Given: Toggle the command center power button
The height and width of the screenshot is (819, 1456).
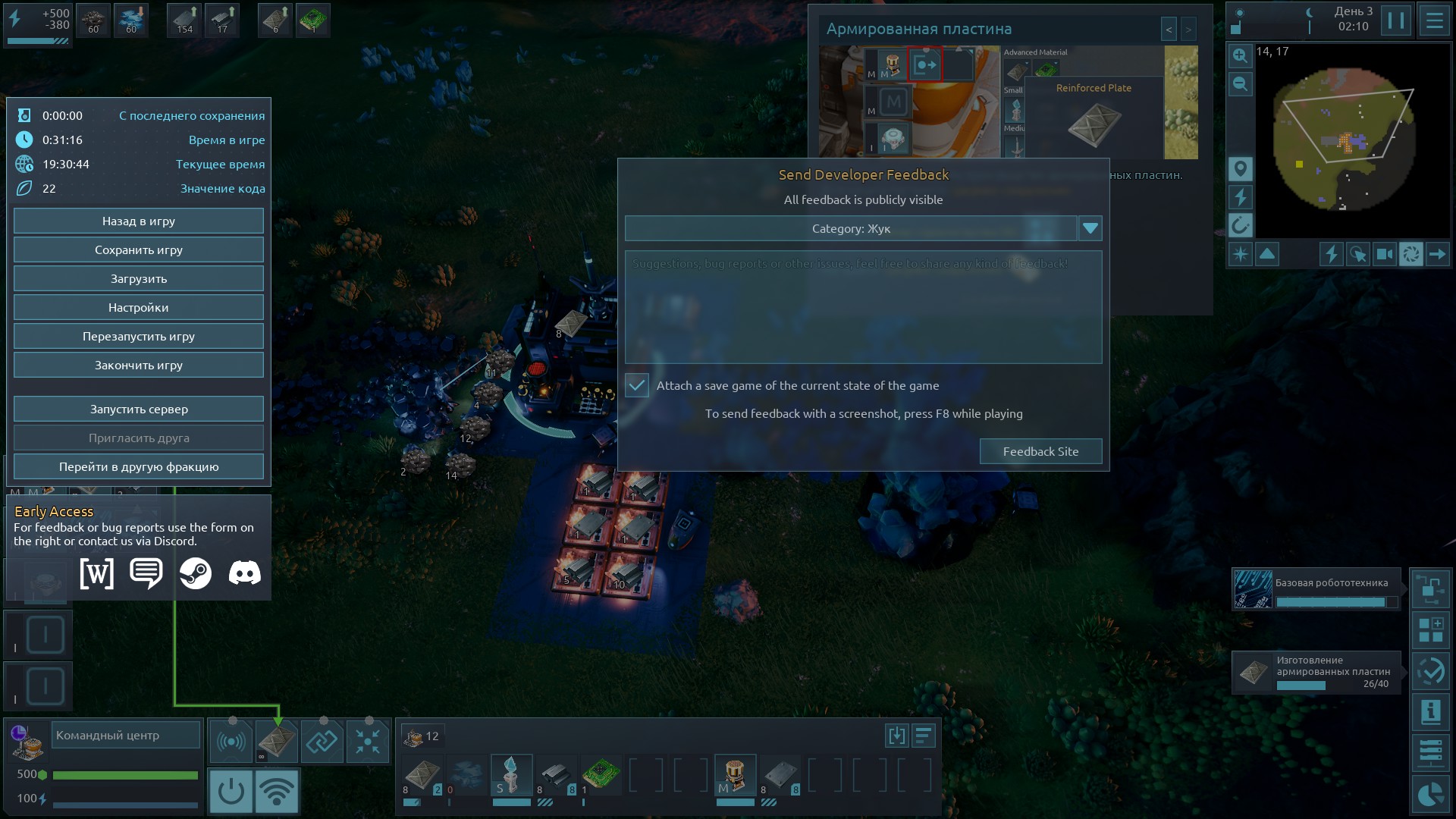Looking at the screenshot, I should tap(231, 792).
